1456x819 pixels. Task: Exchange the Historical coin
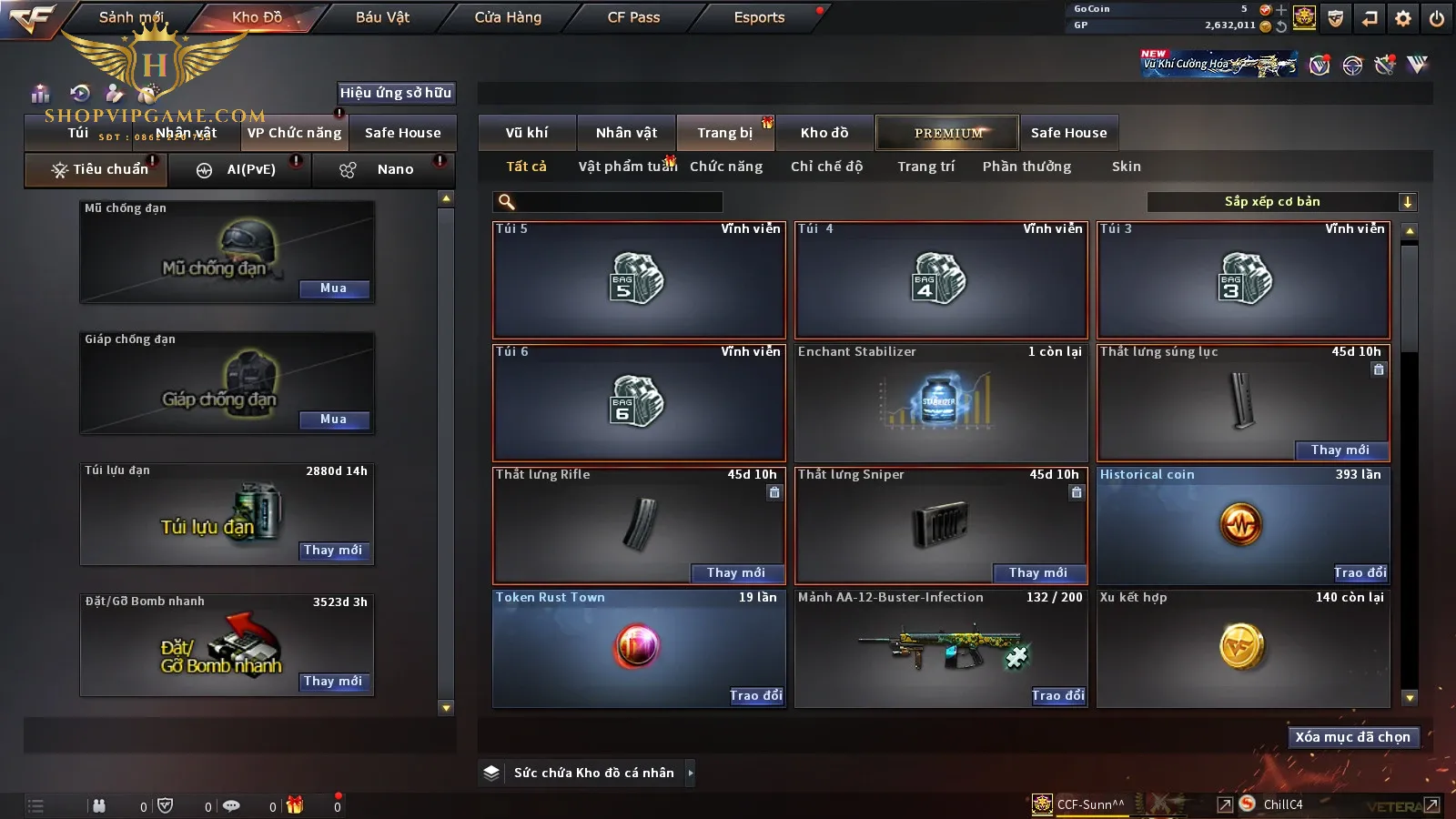1360,573
